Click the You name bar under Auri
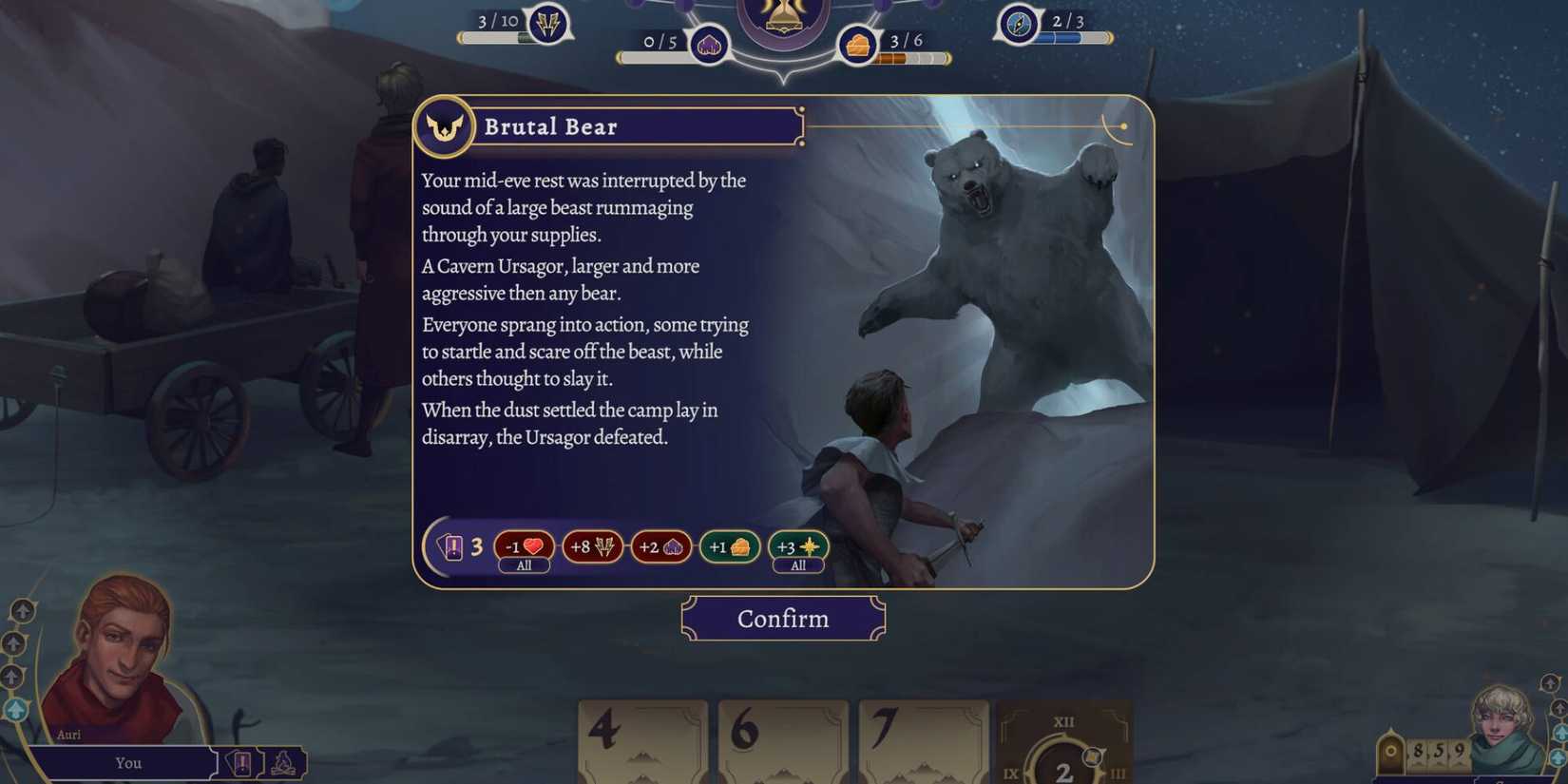The image size is (1568, 784). click(x=128, y=763)
